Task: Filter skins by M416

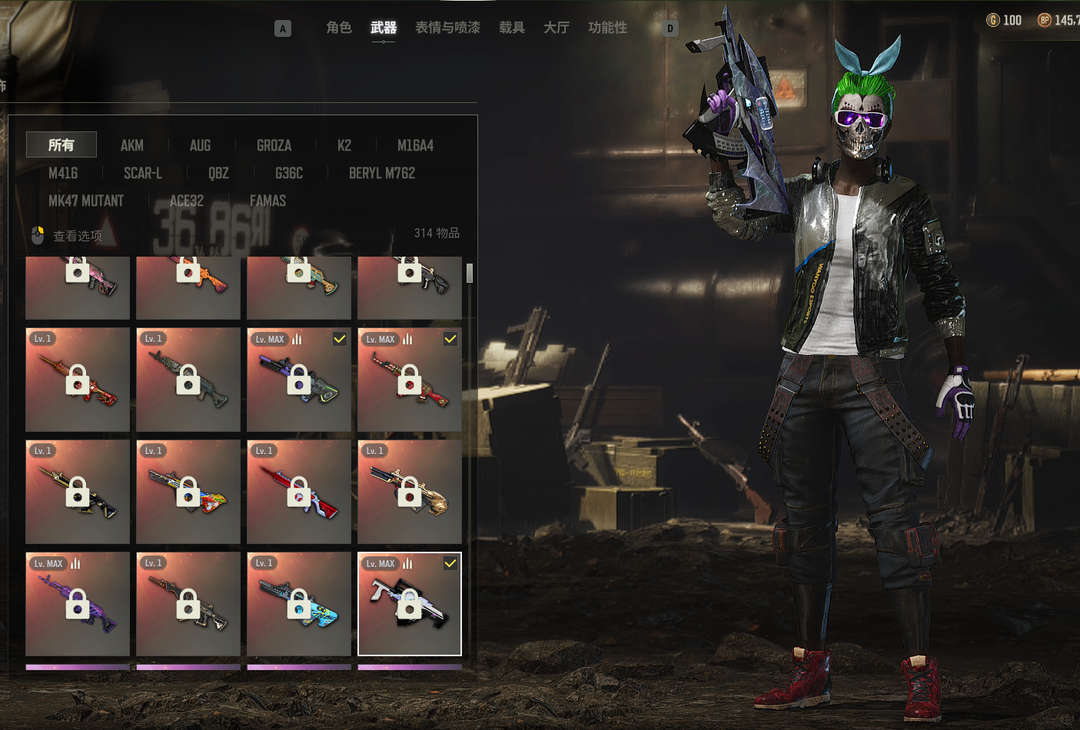Action: (63, 173)
